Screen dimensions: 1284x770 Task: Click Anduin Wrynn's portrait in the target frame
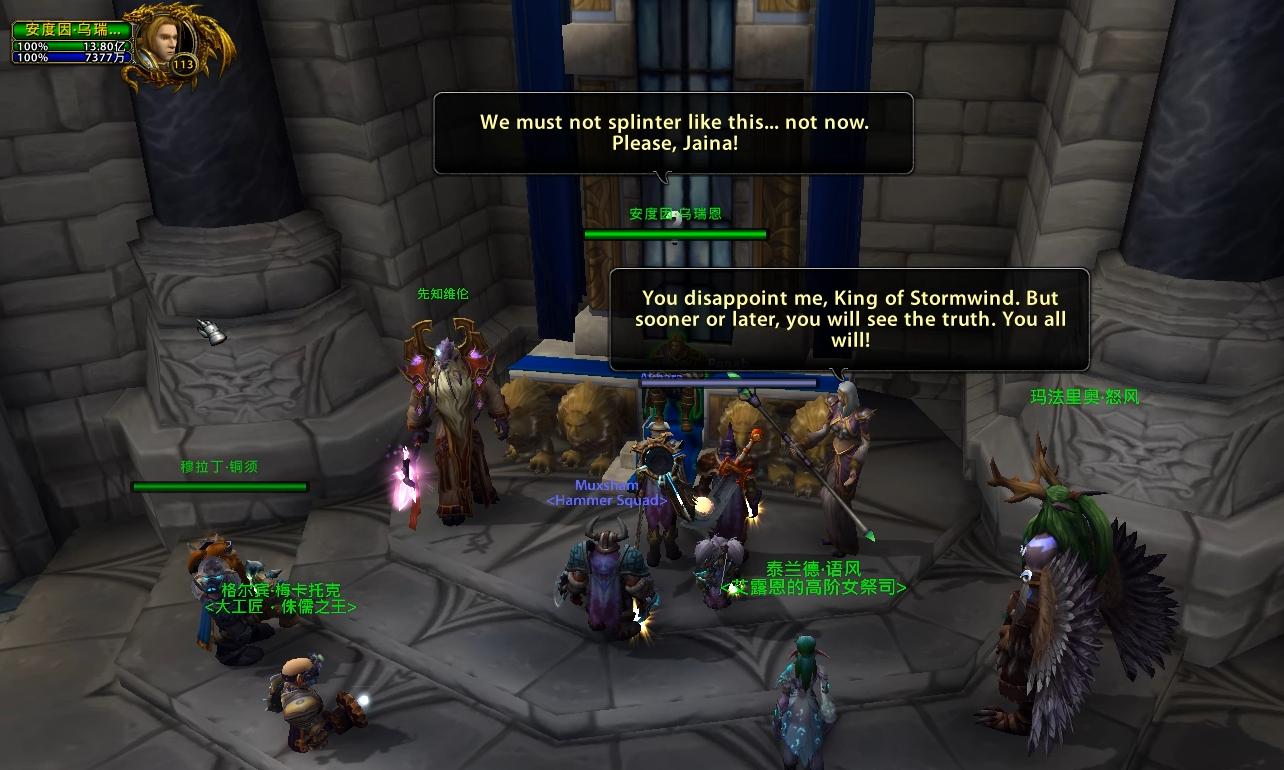[x=160, y=40]
